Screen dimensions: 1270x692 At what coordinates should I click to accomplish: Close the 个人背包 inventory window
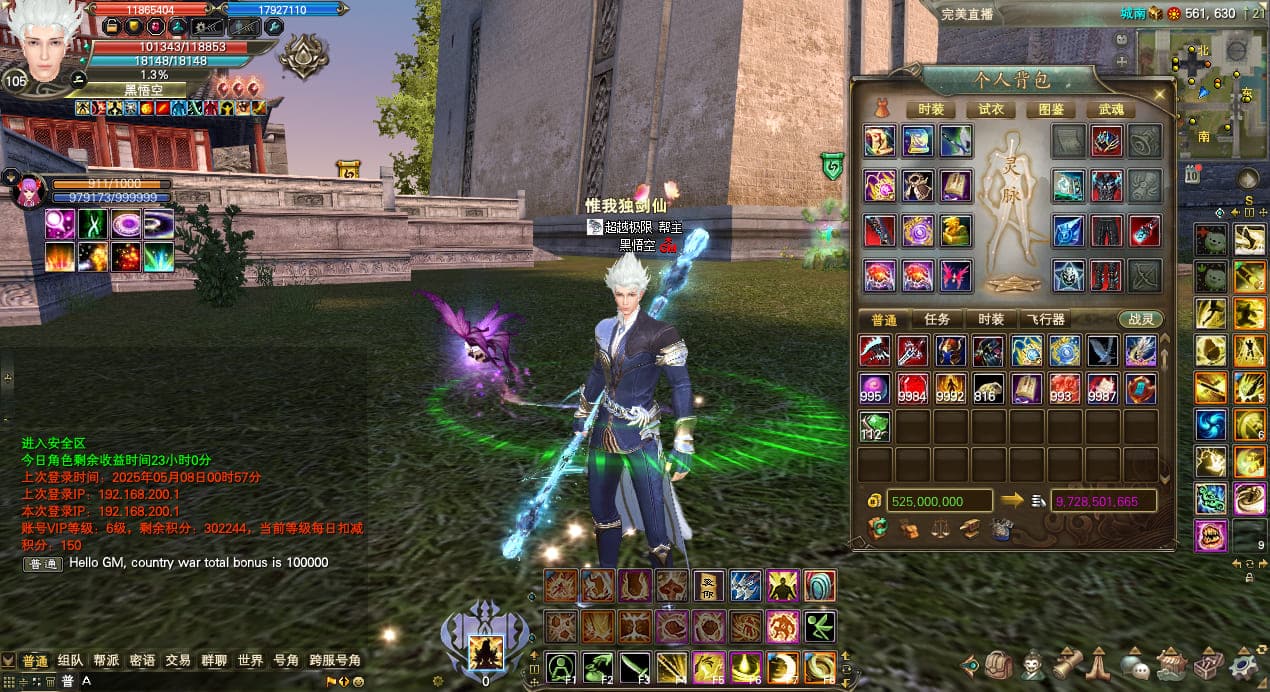(1159, 94)
